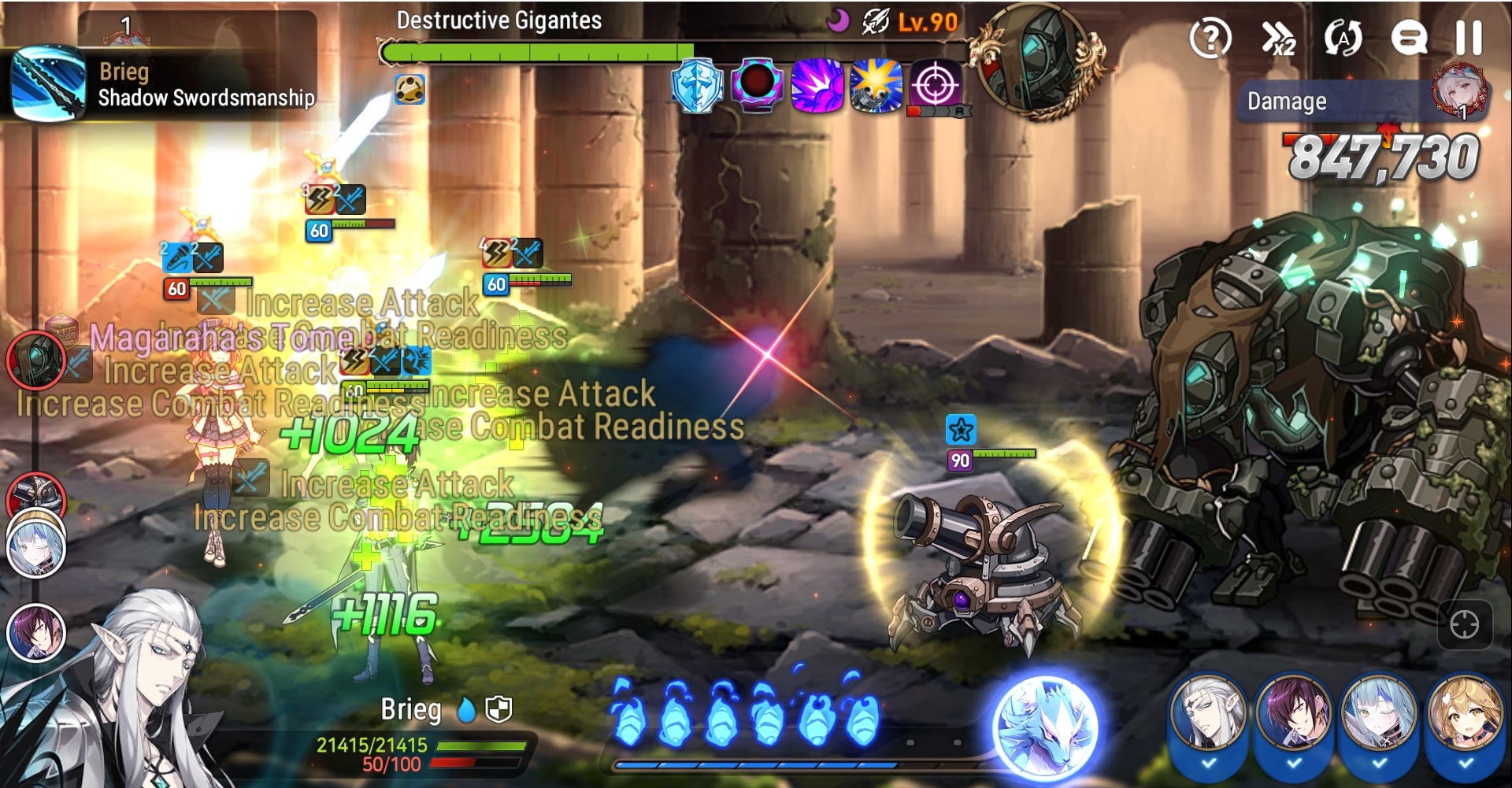Image resolution: width=1512 pixels, height=788 pixels.
Task: Select the purple-haired hero in turn order
Action: coord(35,632)
